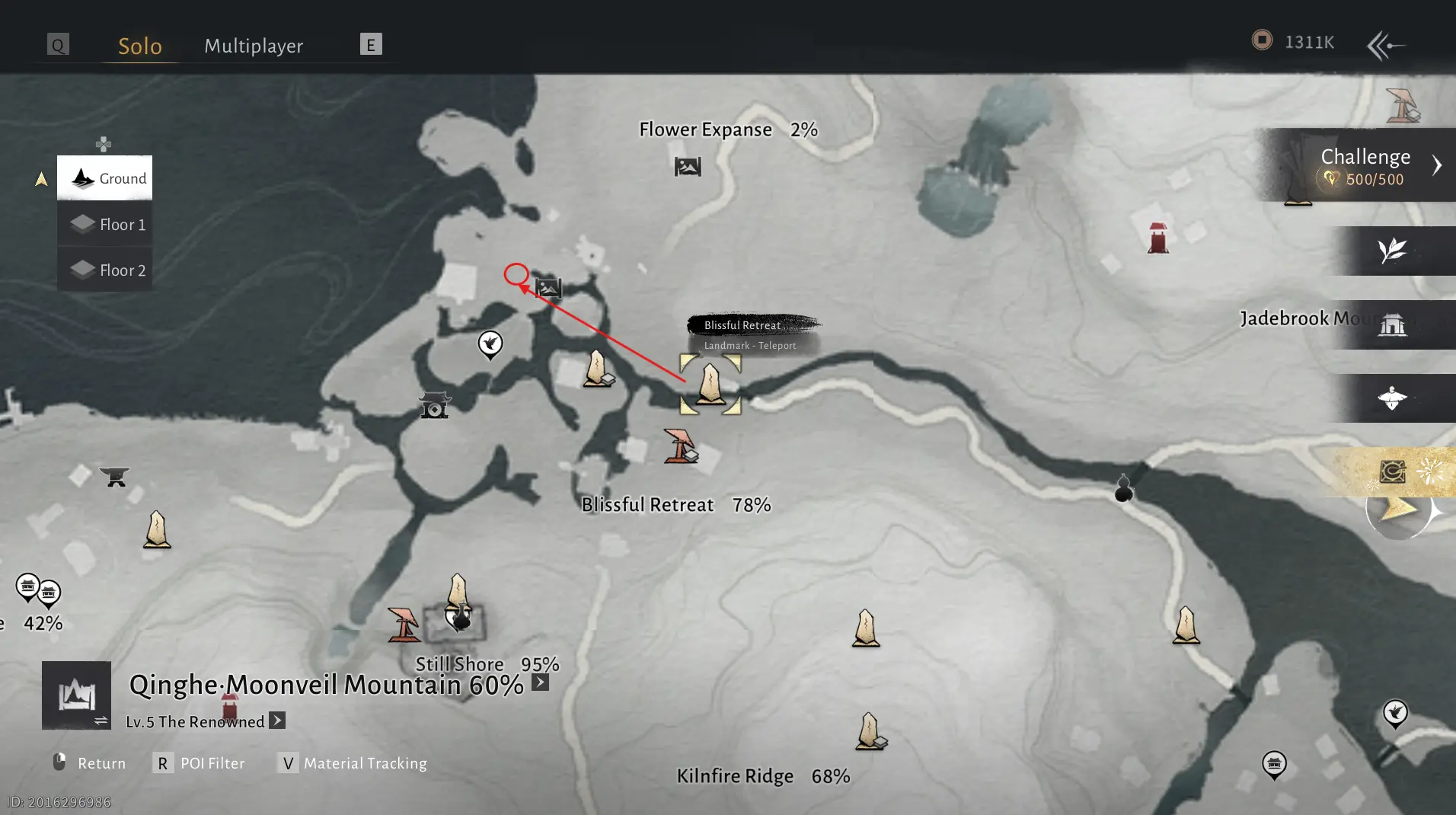
Task: Click the anvil blacksmith map marker
Action: (115, 477)
